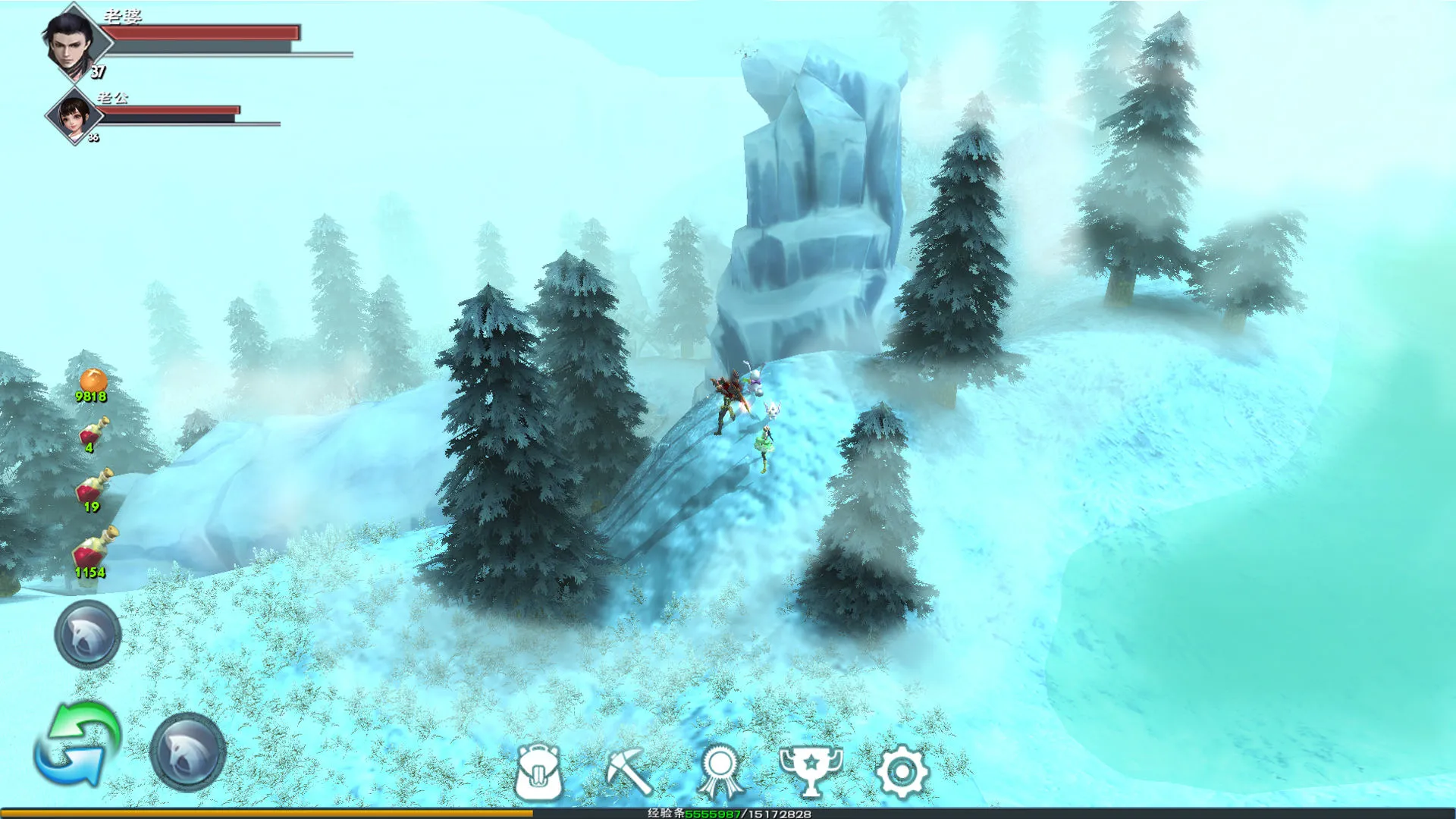Image resolution: width=1456 pixels, height=819 pixels.
Task: Activate the large wolf head skill
Action: [188, 752]
